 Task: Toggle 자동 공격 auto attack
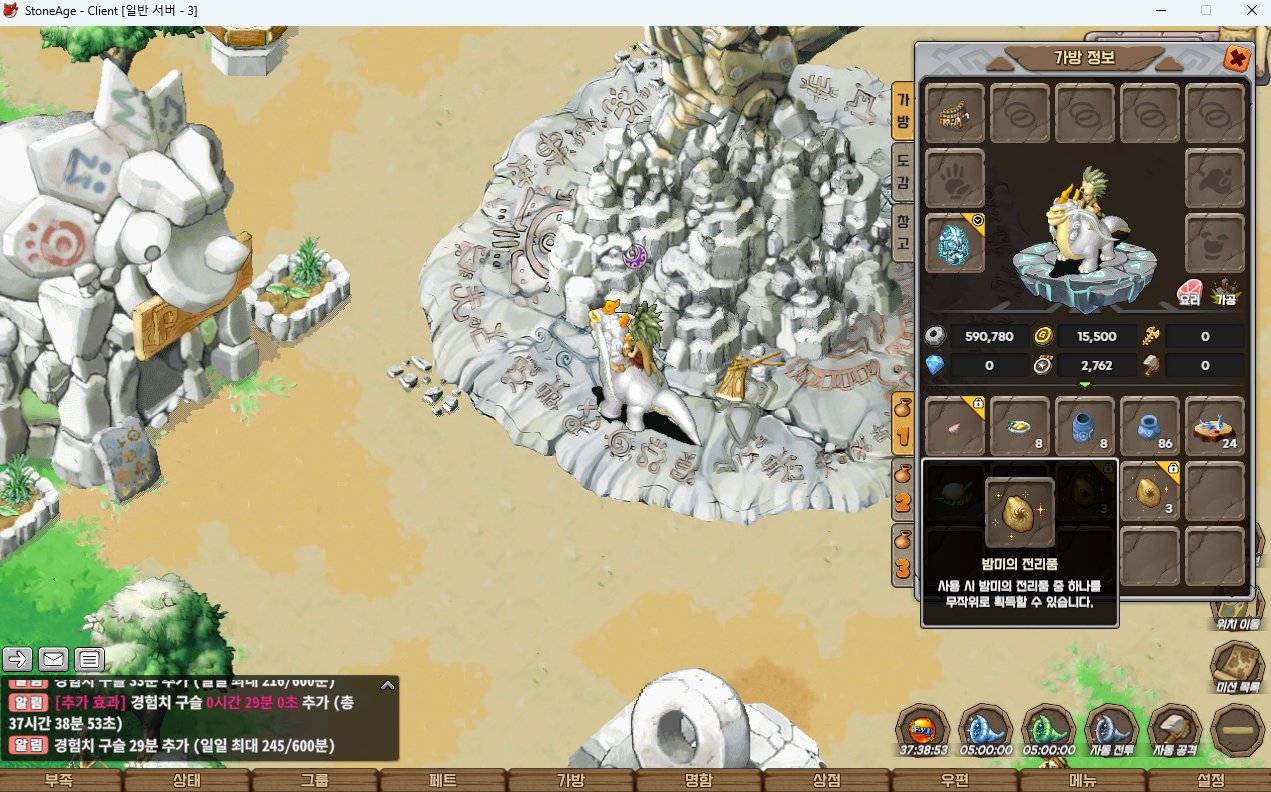pyautogui.click(x=1175, y=730)
